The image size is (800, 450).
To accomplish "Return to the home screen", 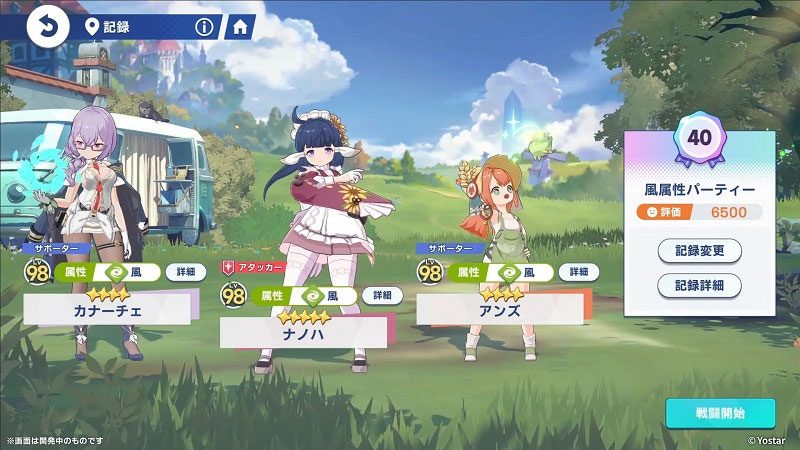I will coord(239,27).
